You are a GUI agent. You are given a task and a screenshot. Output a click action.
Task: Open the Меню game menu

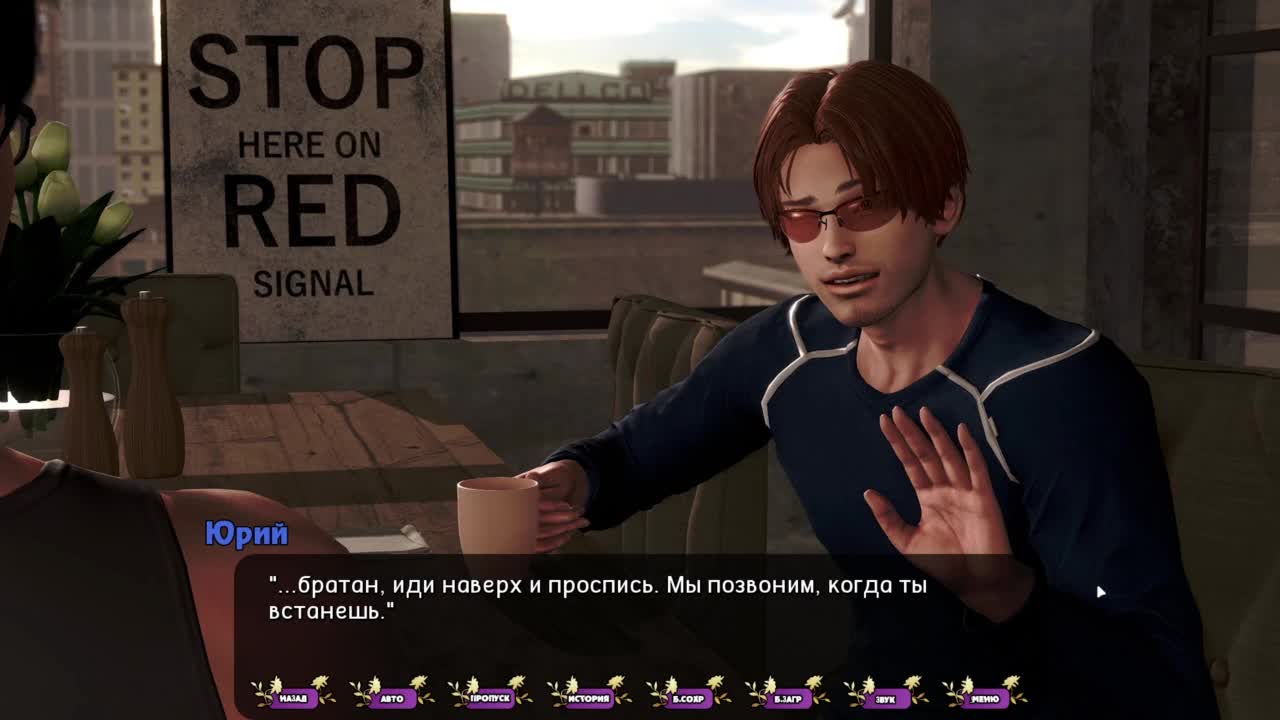tap(984, 698)
